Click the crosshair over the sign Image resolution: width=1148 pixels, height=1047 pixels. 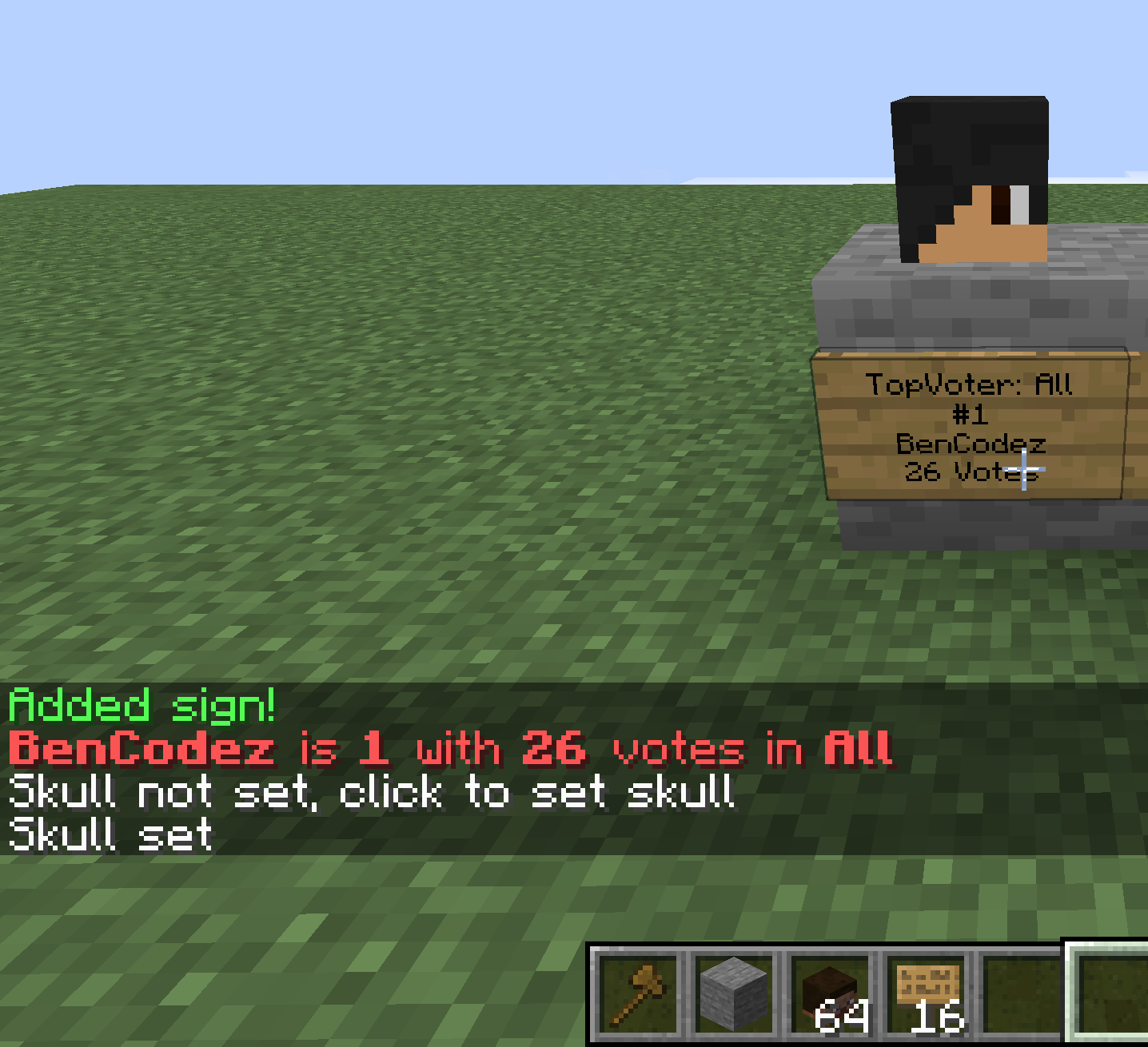point(1026,470)
